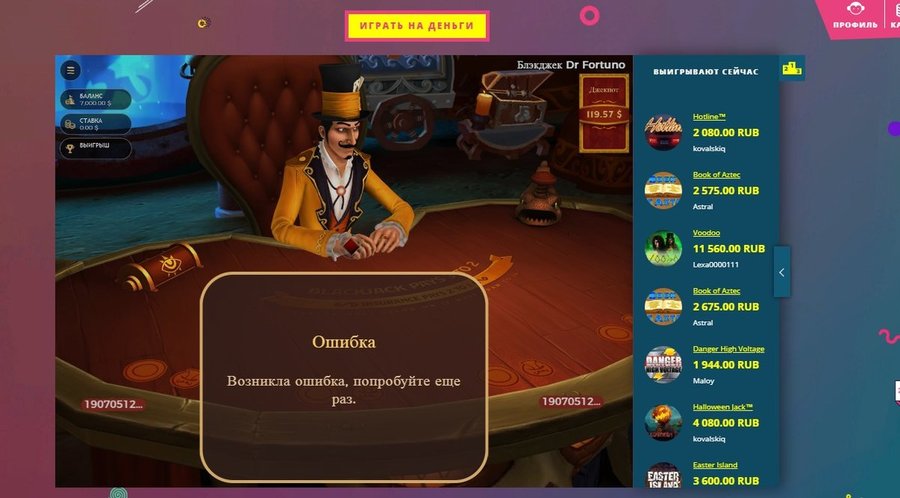Open the ПРОФИЛЬ profile icon
900x498 pixels.
(854, 16)
